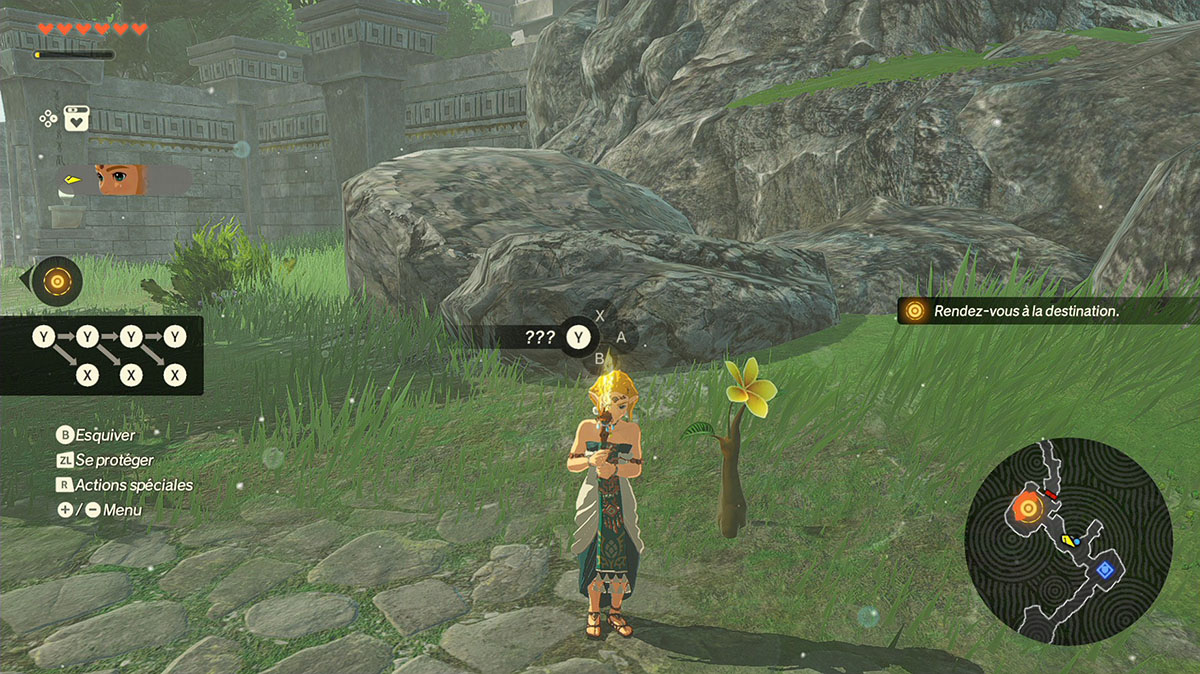This screenshot has width=1200, height=674.
Task: Click the blue diamond marker on minimap
Action: click(1105, 570)
